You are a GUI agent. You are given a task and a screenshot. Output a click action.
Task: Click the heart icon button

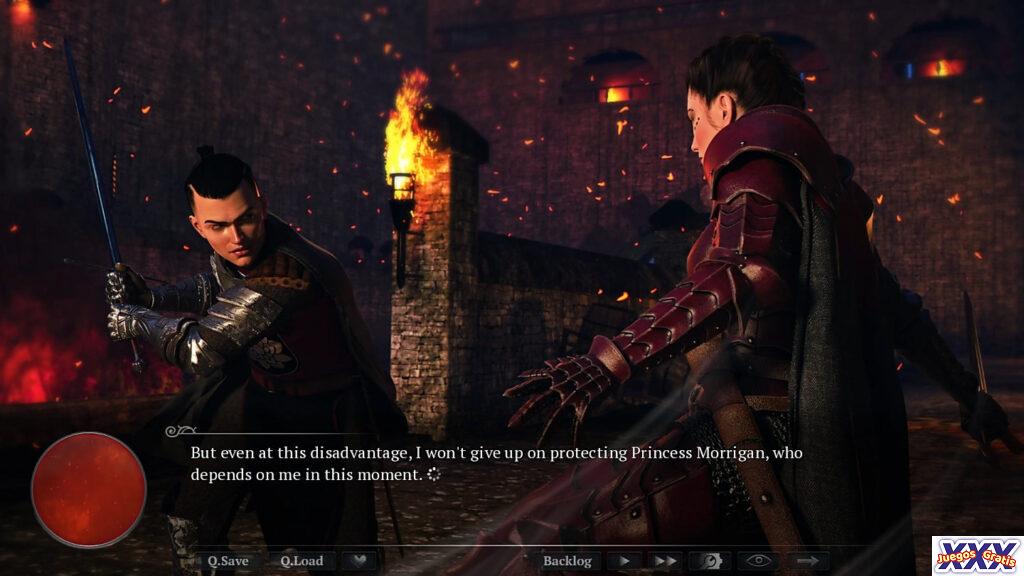point(359,561)
